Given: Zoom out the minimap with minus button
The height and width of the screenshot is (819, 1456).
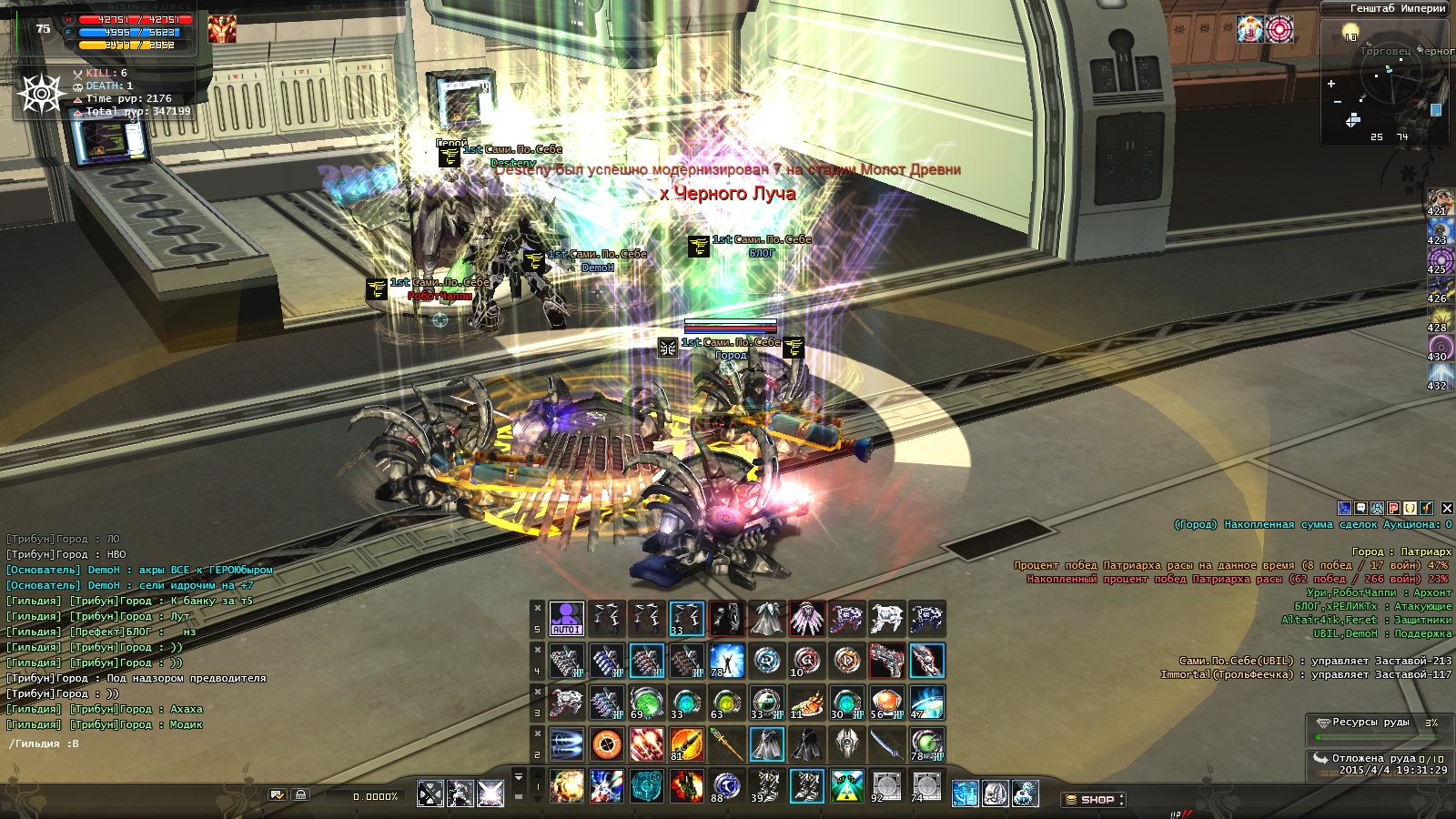Looking at the screenshot, I should point(1337,102).
